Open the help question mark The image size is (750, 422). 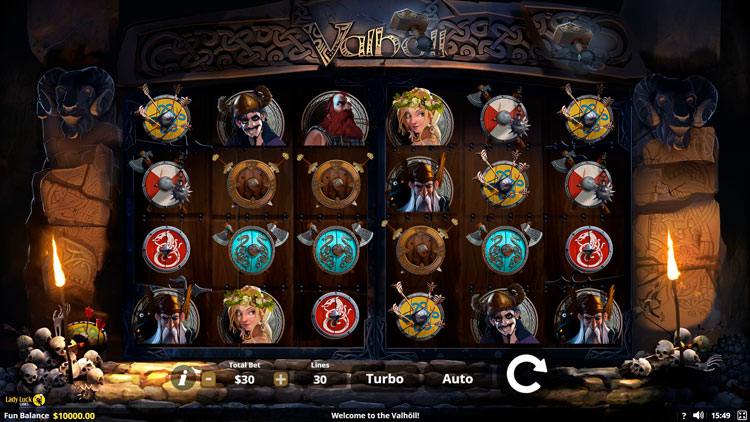pos(684,415)
